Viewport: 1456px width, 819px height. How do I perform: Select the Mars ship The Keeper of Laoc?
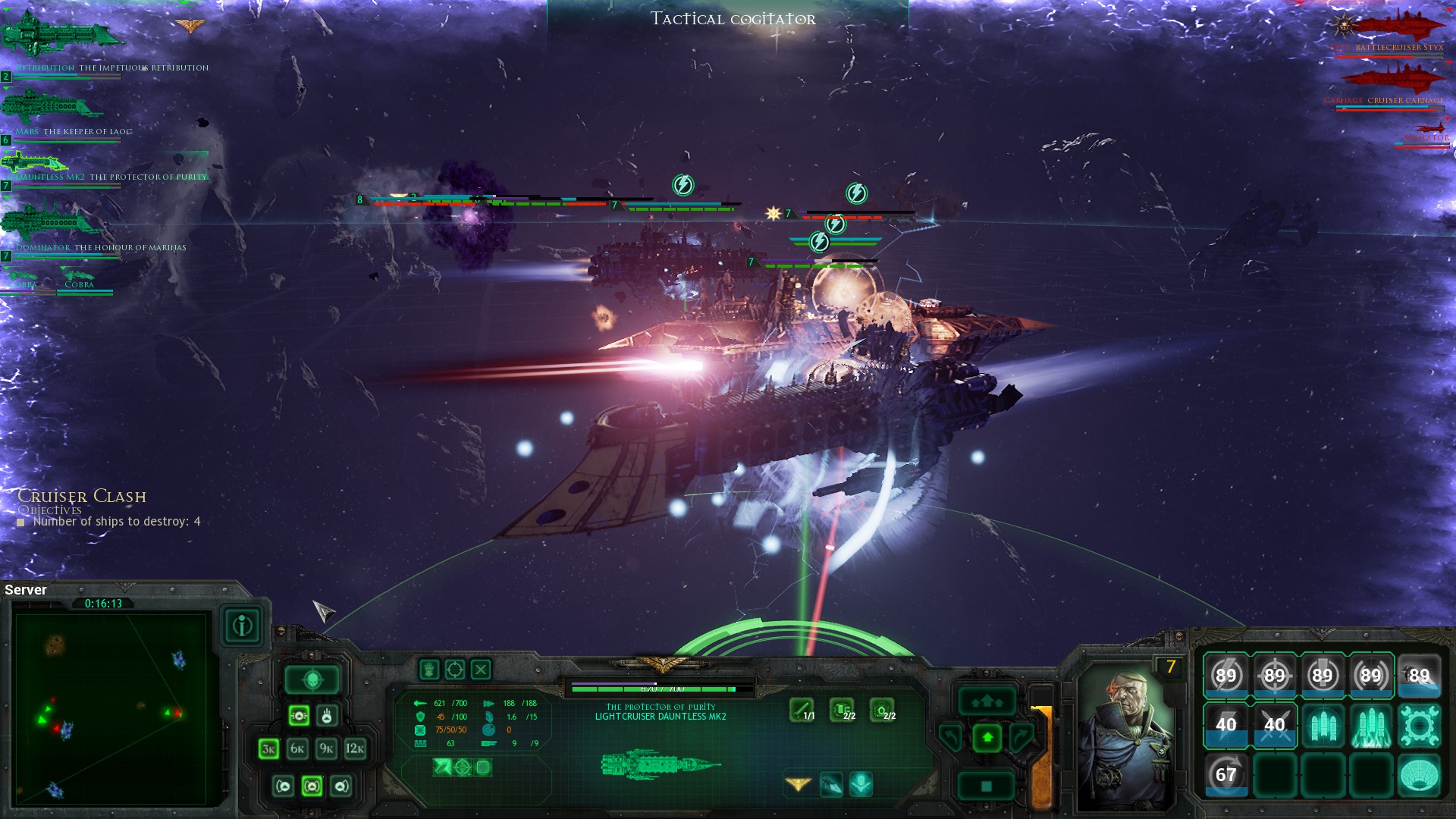point(53,108)
